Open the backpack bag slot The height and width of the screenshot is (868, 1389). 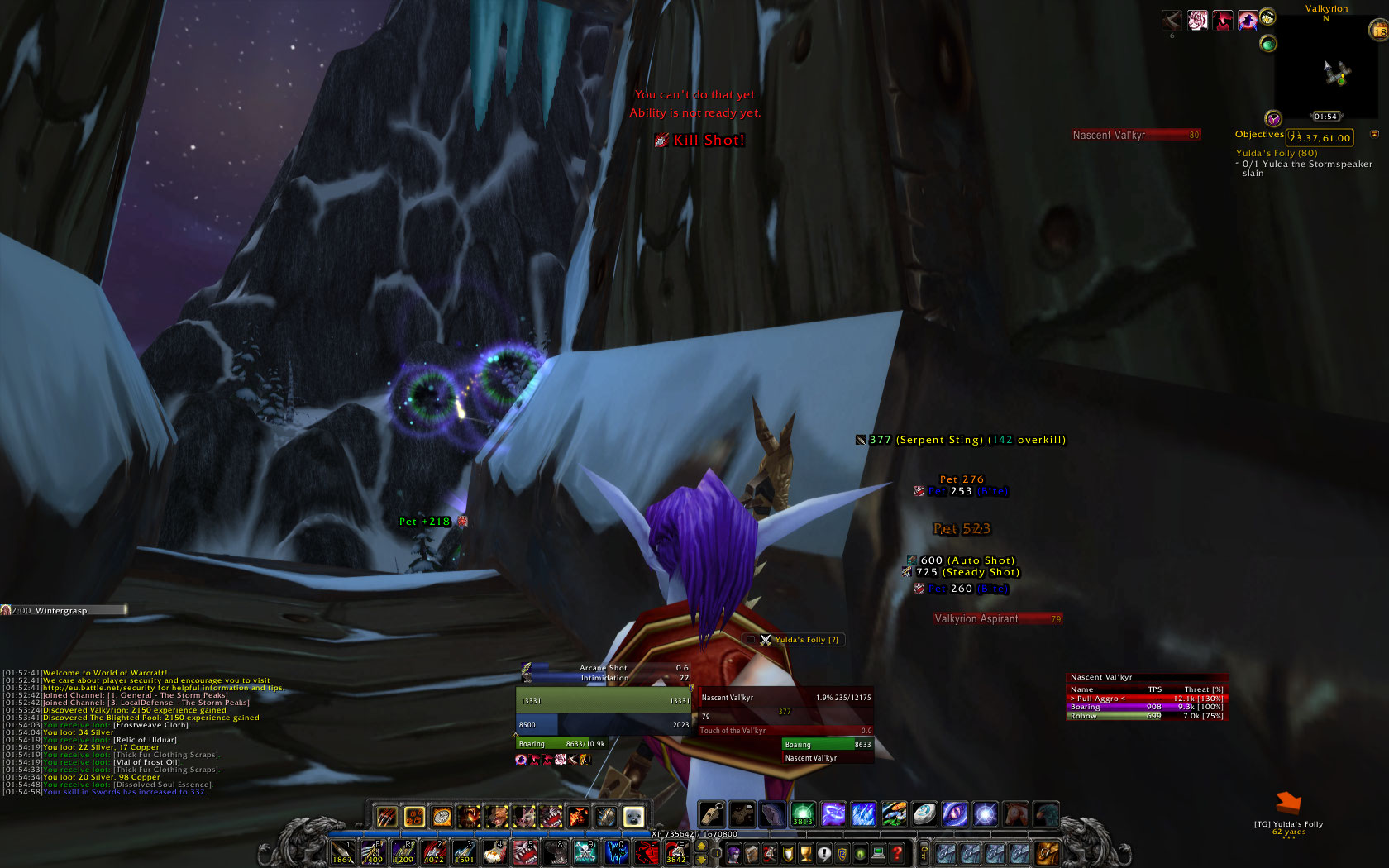click(1046, 852)
